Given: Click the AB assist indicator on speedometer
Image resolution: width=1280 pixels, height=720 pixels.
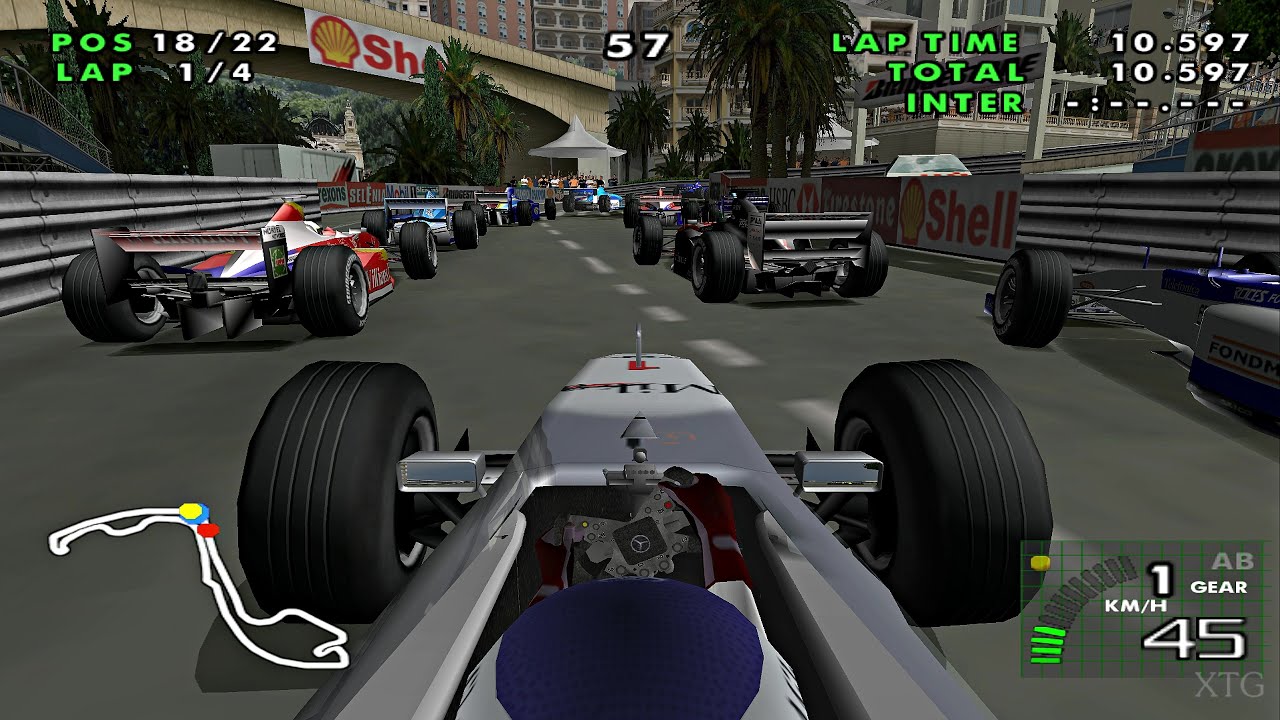Looking at the screenshot, I should point(1232,562).
